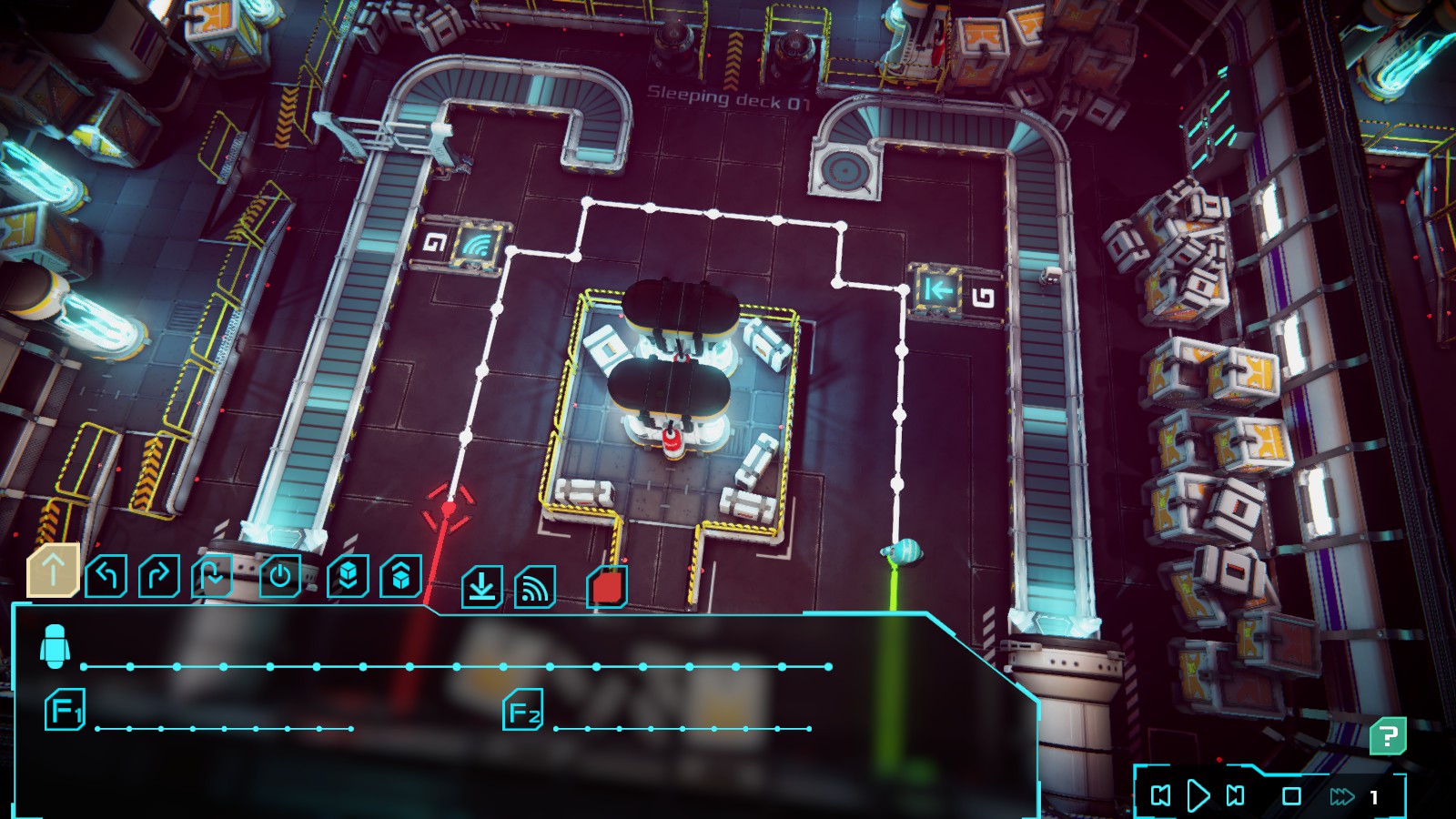Pick the U-turn command icon
This screenshot has height=819, width=1456.
[211, 576]
